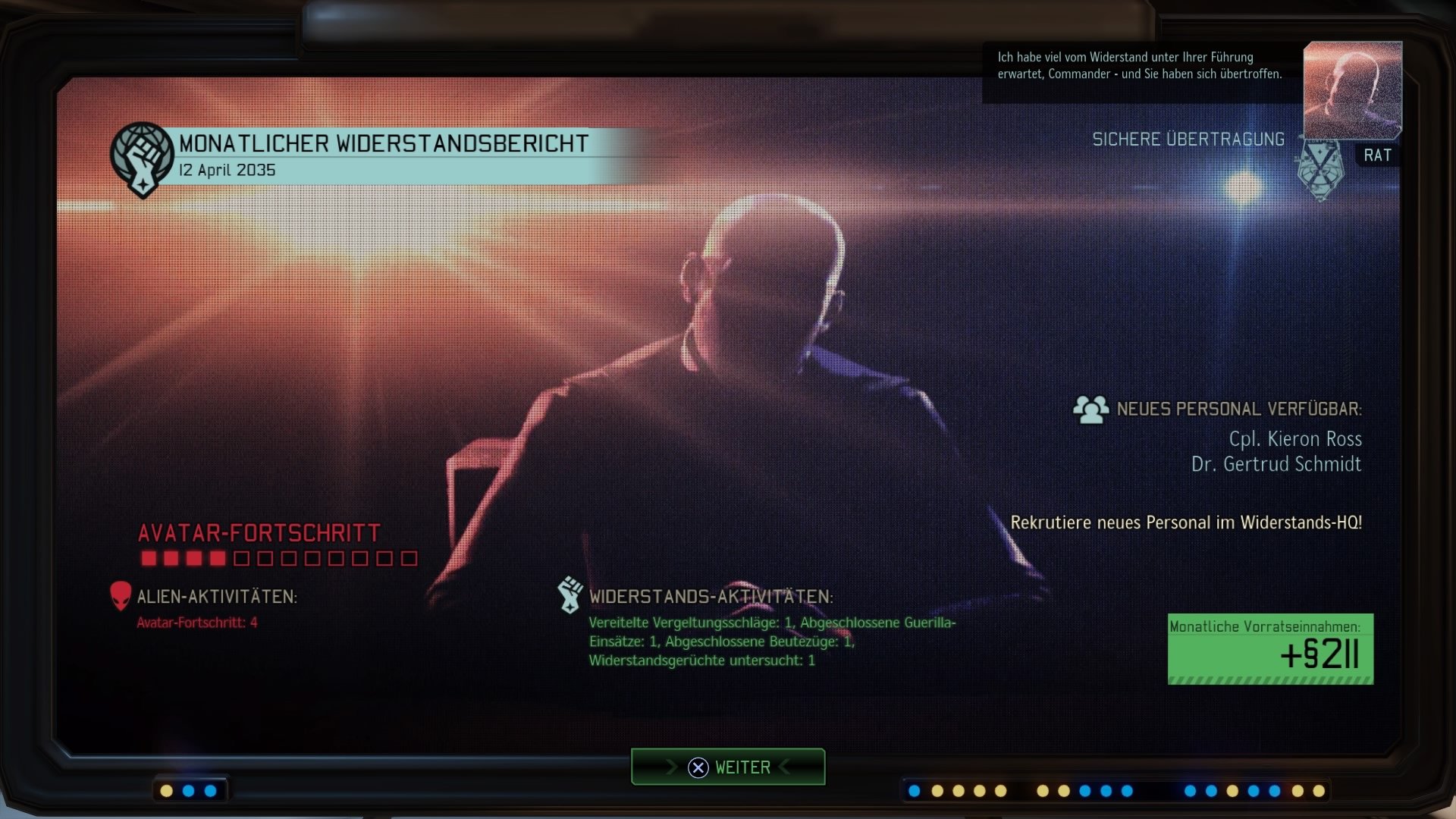Screen dimensions: 1456x819
Task: Click the green supply income panel icon area
Action: pos(1269,648)
